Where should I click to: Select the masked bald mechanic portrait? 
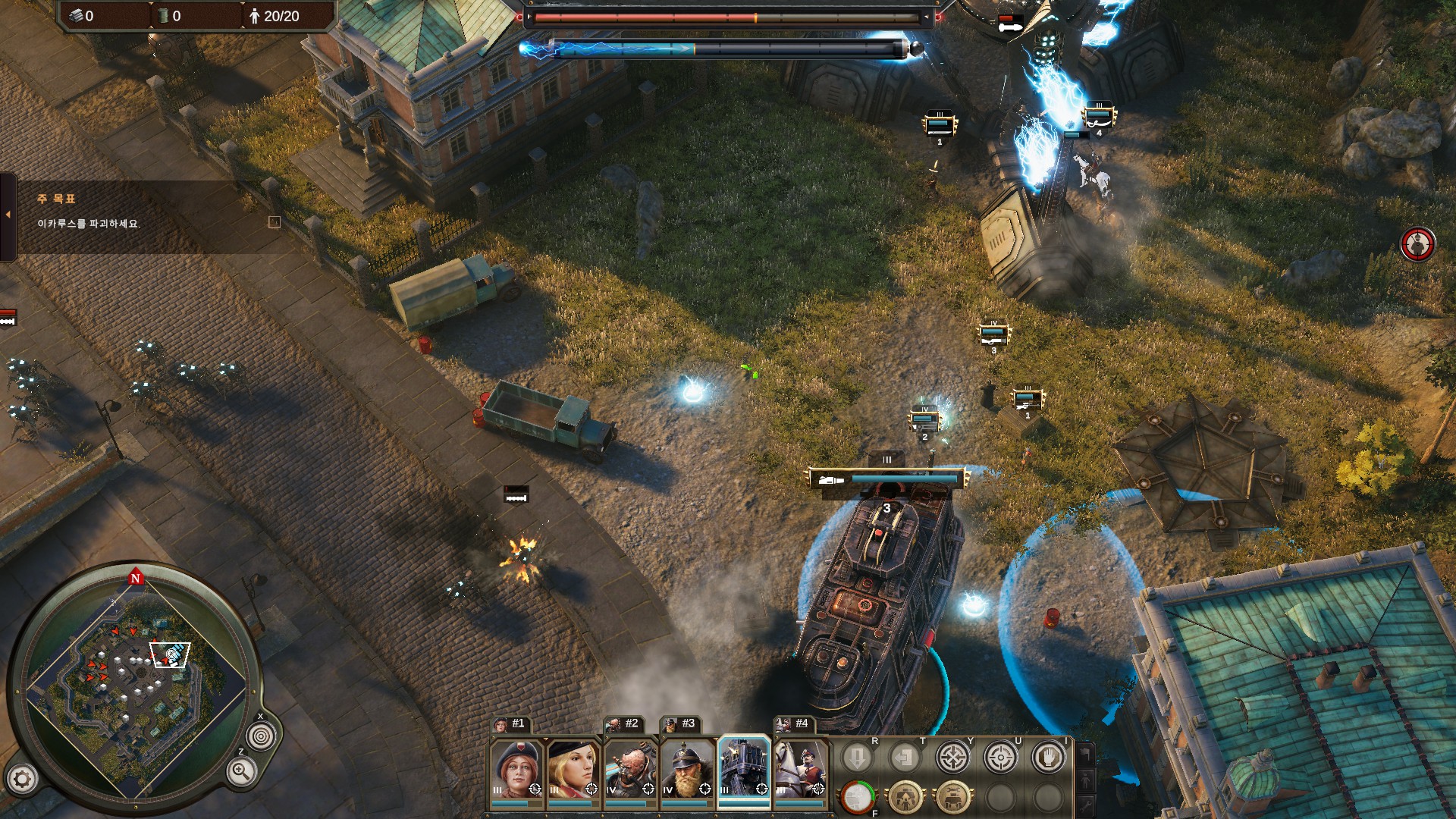pos(630,768)
